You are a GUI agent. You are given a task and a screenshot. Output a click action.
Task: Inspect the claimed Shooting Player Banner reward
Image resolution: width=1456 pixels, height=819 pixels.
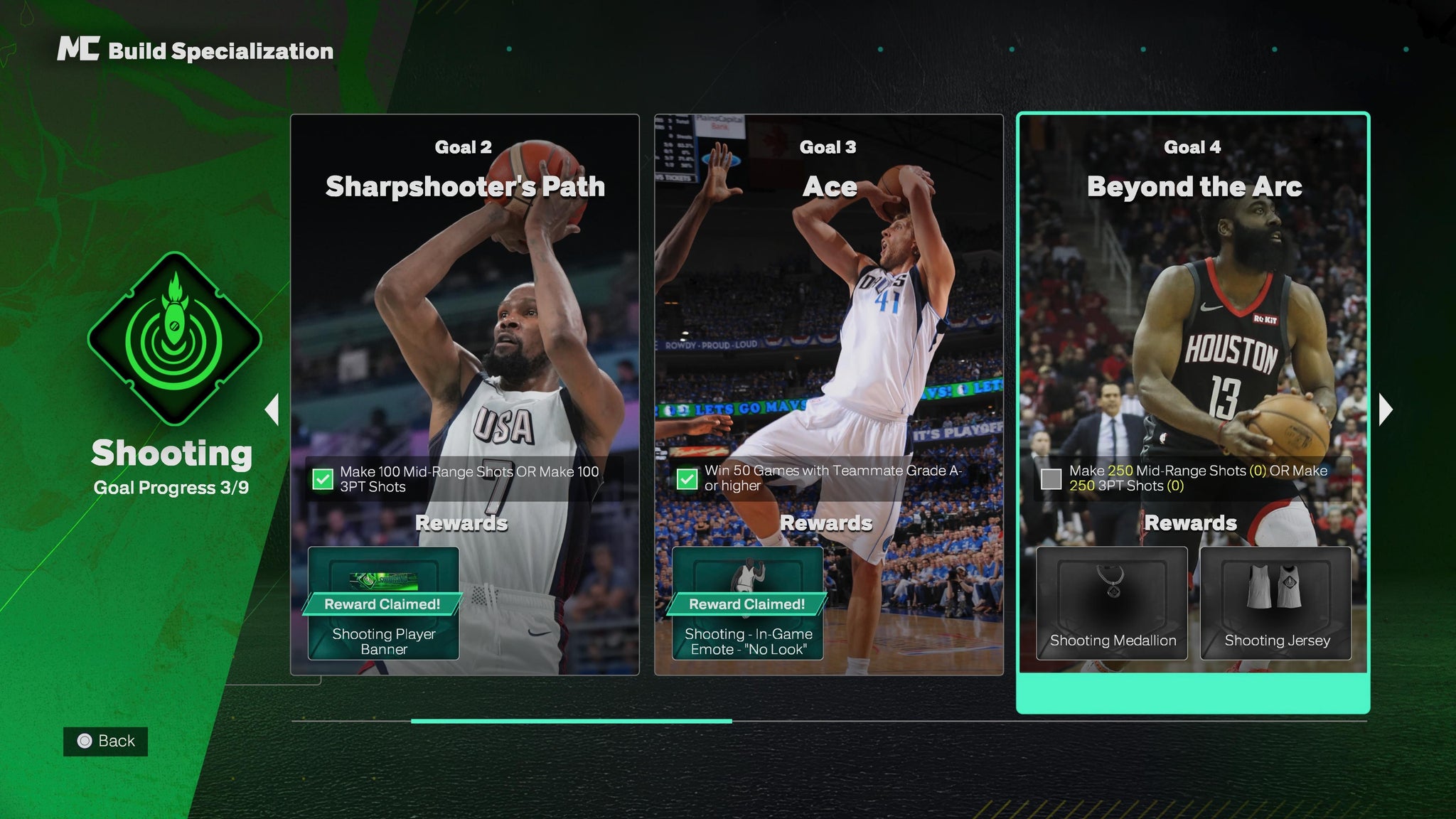click(x=383, y=603)
